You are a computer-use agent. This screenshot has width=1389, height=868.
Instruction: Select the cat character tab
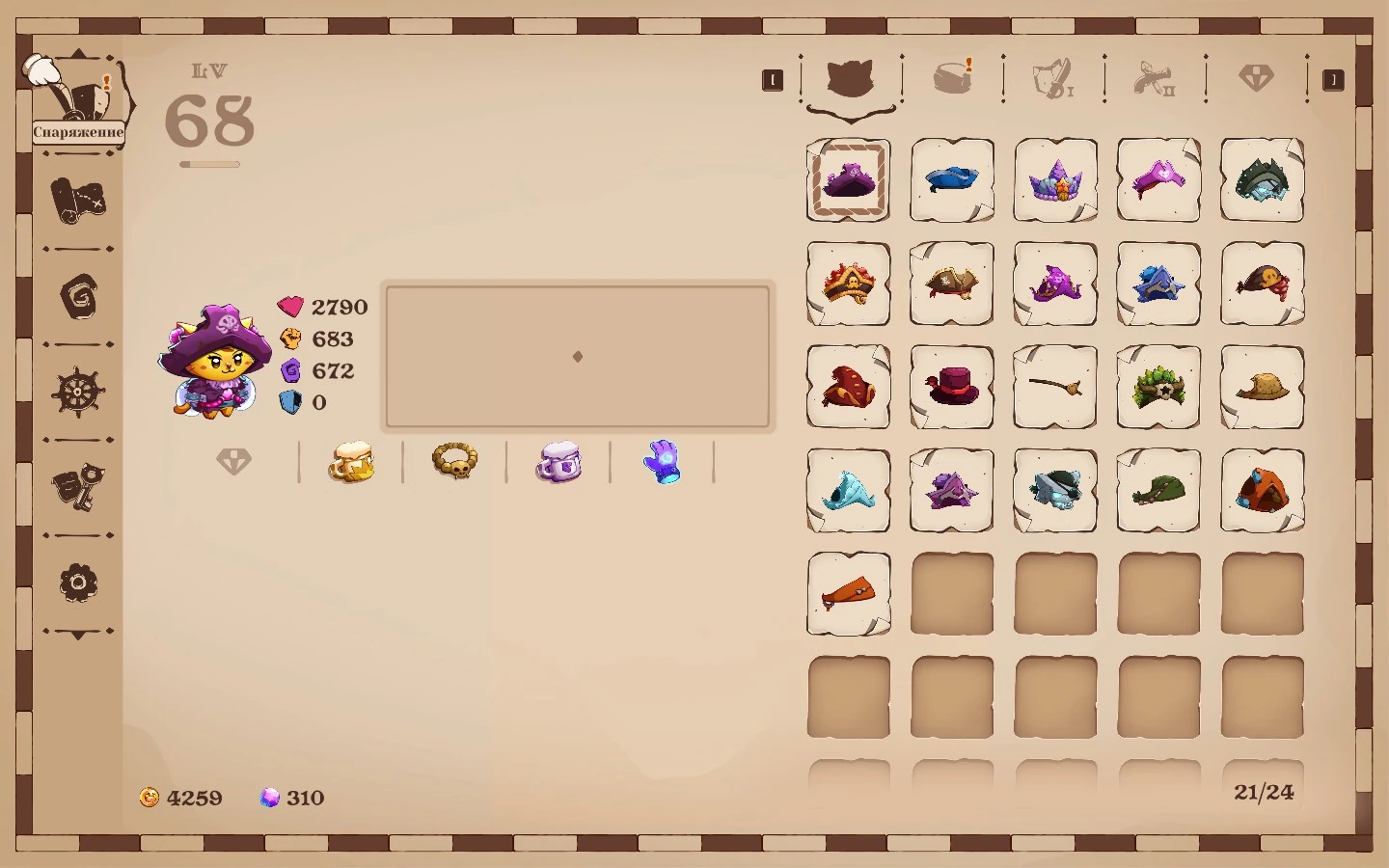pos(851,79)
